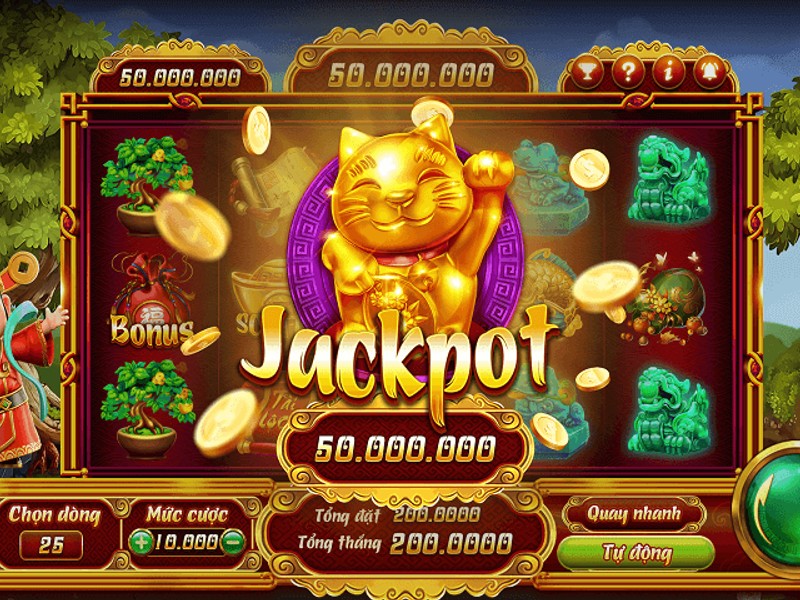Screen dimensions: 800x600
Task: Select the Chọn dòng line count box
Action: (x=52, y=545)
